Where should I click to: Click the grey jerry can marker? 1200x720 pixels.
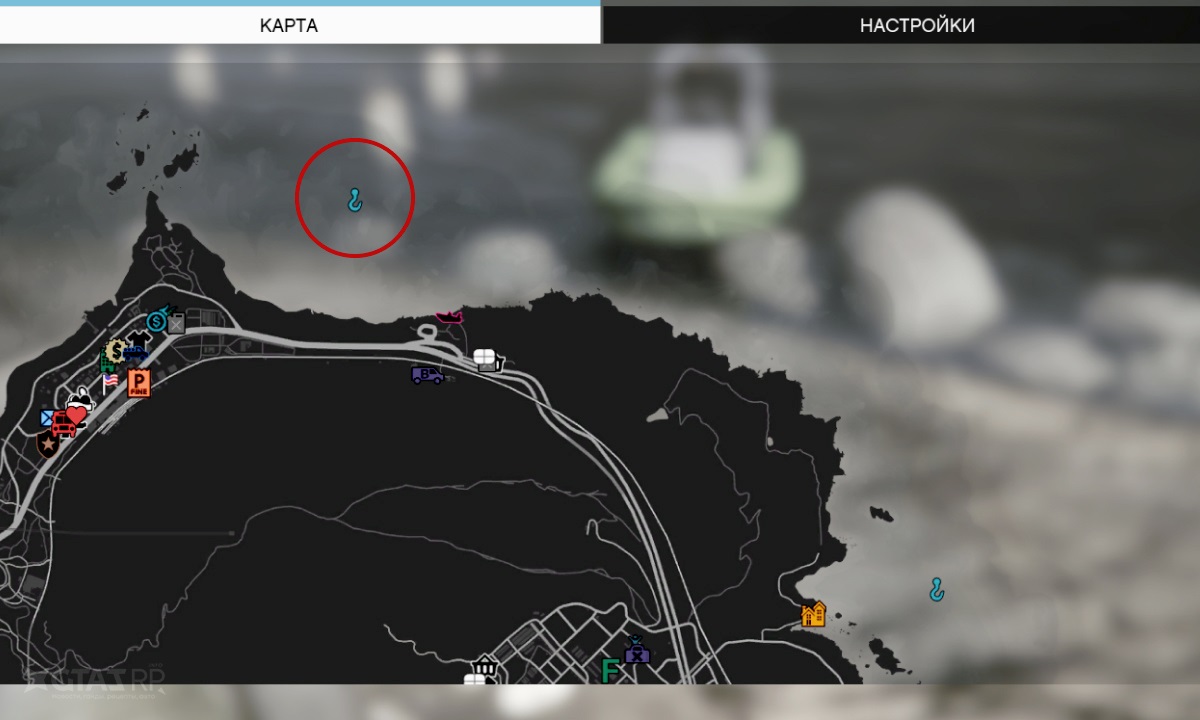(177, 322)
